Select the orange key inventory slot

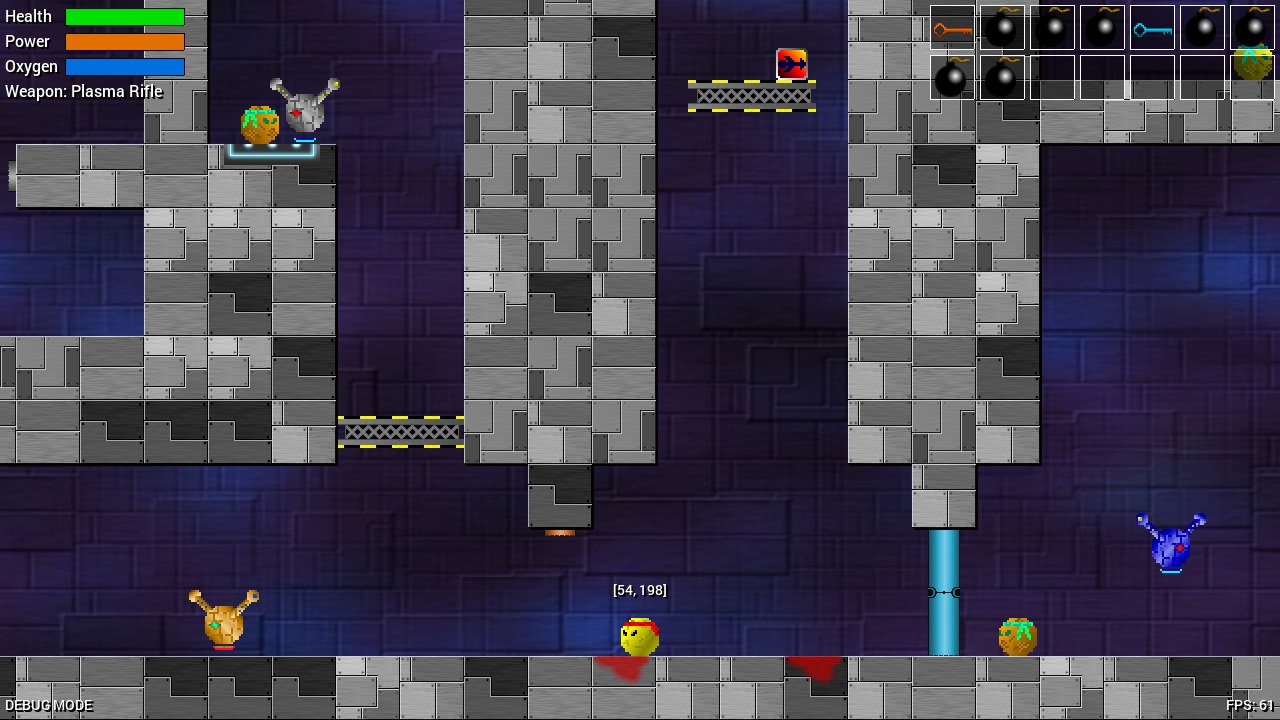952,28
